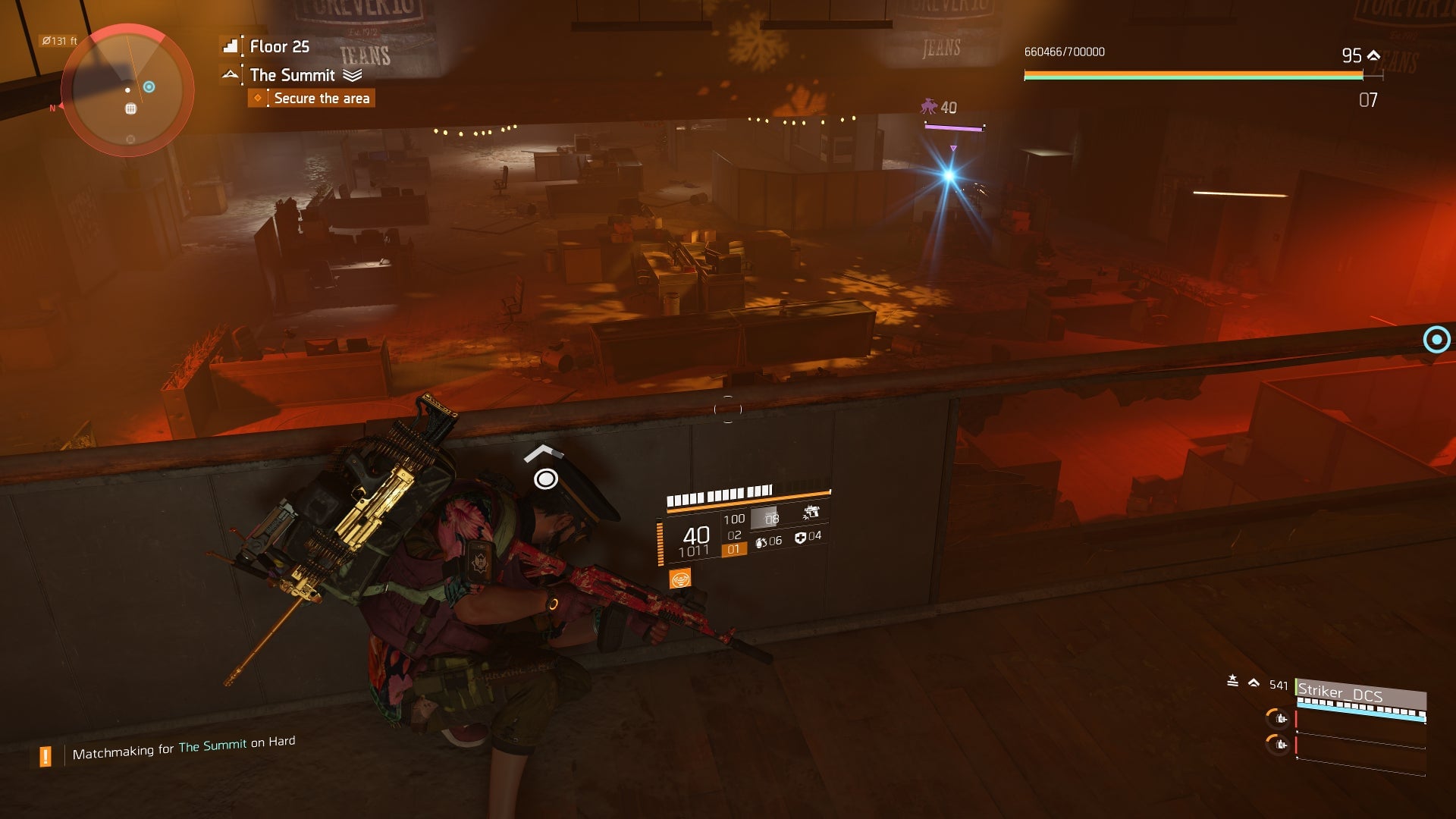The width and height of the screenshot is (1456, 819).
Task: Click the orange specialization emblem
Action: click(x=680, y=579)
